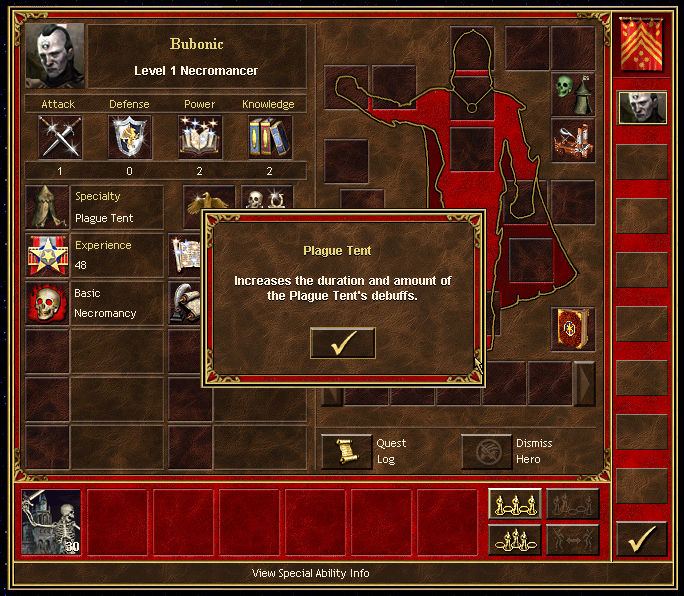Click the Dismiss Hero button

click(x=486, y=451)
